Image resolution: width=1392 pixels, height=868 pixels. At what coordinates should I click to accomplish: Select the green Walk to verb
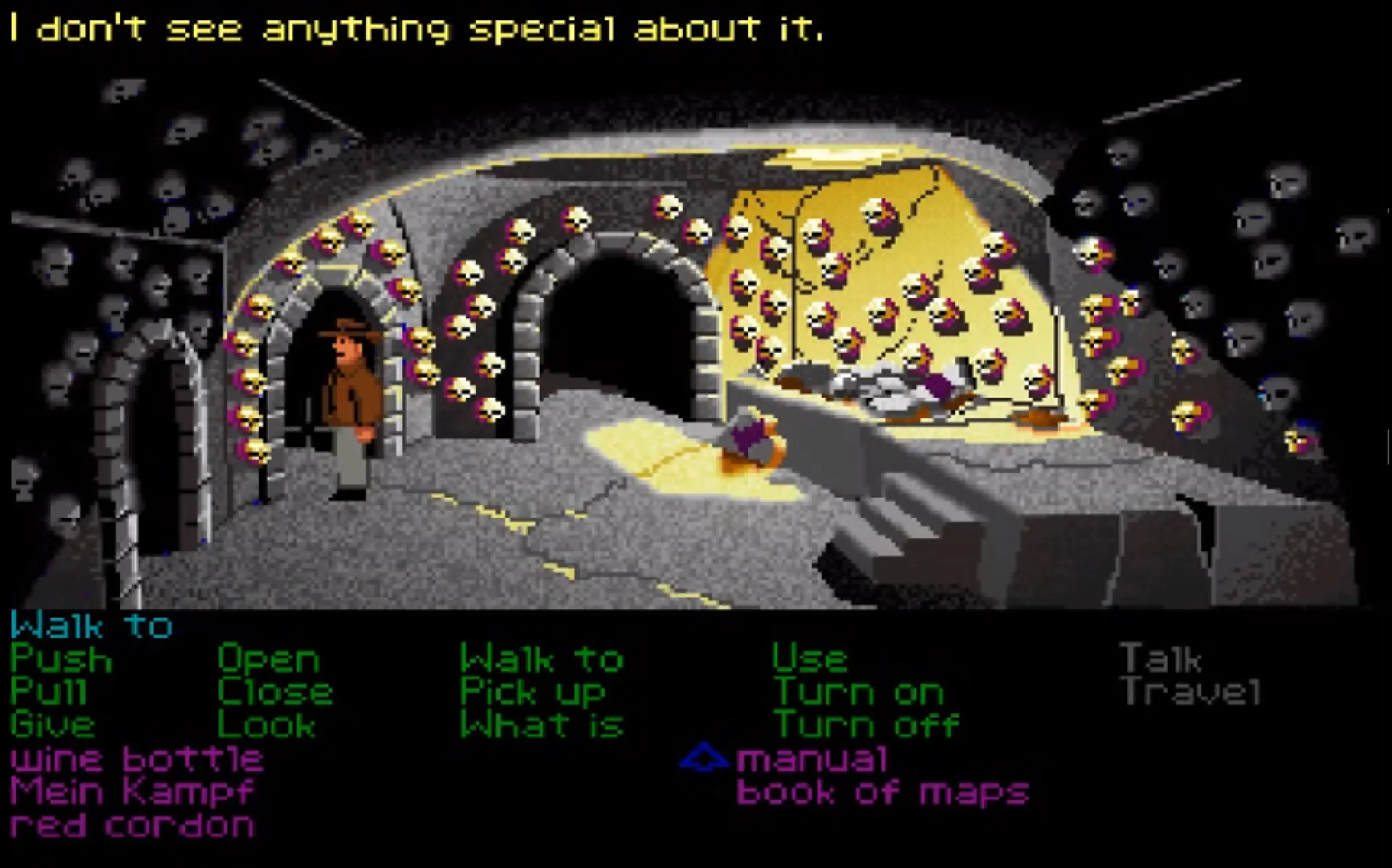point(542,660)
